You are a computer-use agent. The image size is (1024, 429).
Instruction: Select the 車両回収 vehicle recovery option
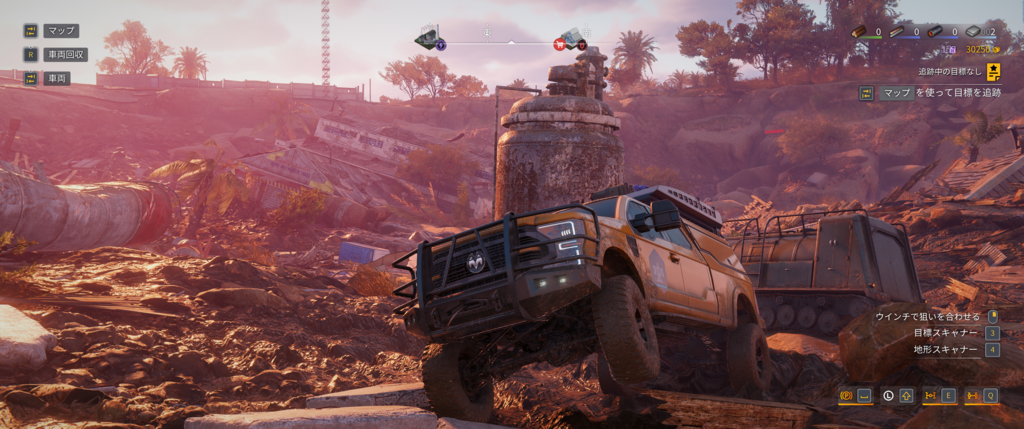(67, 54)
